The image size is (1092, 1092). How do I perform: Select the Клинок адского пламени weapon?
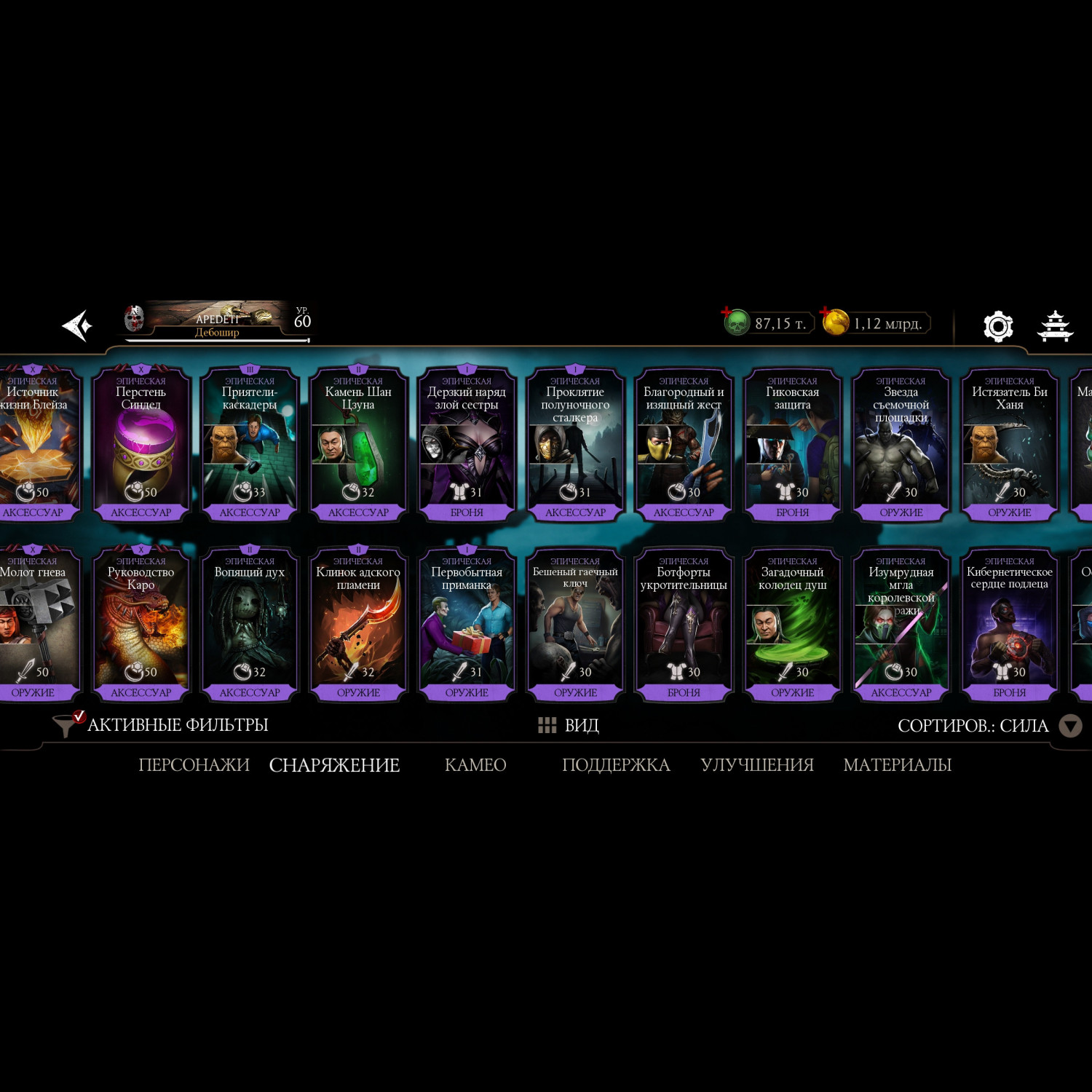click(x=358, y=625)
